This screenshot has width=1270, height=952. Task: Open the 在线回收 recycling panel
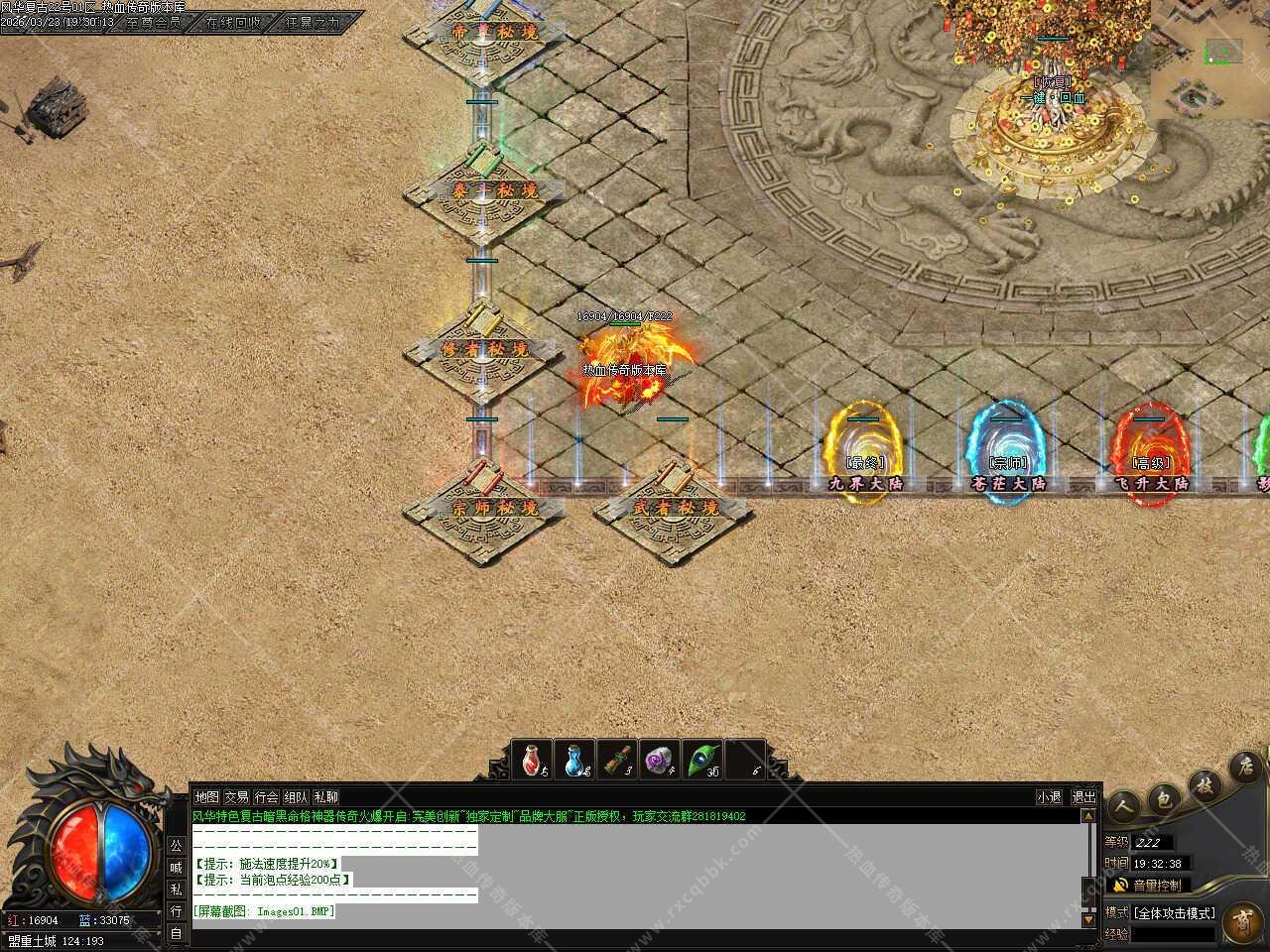click(234, 22)
